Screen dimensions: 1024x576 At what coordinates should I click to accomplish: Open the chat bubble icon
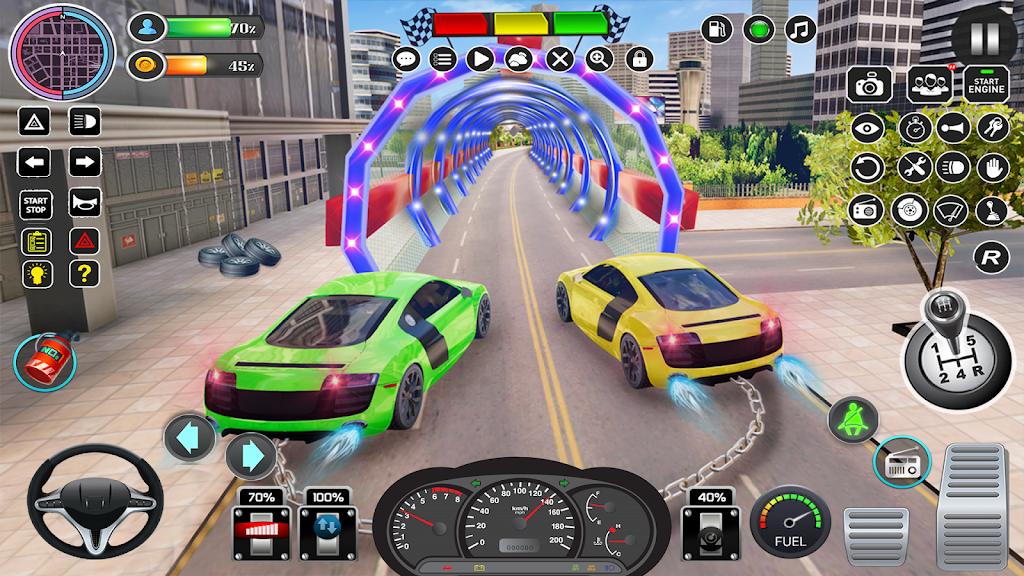coord(406,59)
